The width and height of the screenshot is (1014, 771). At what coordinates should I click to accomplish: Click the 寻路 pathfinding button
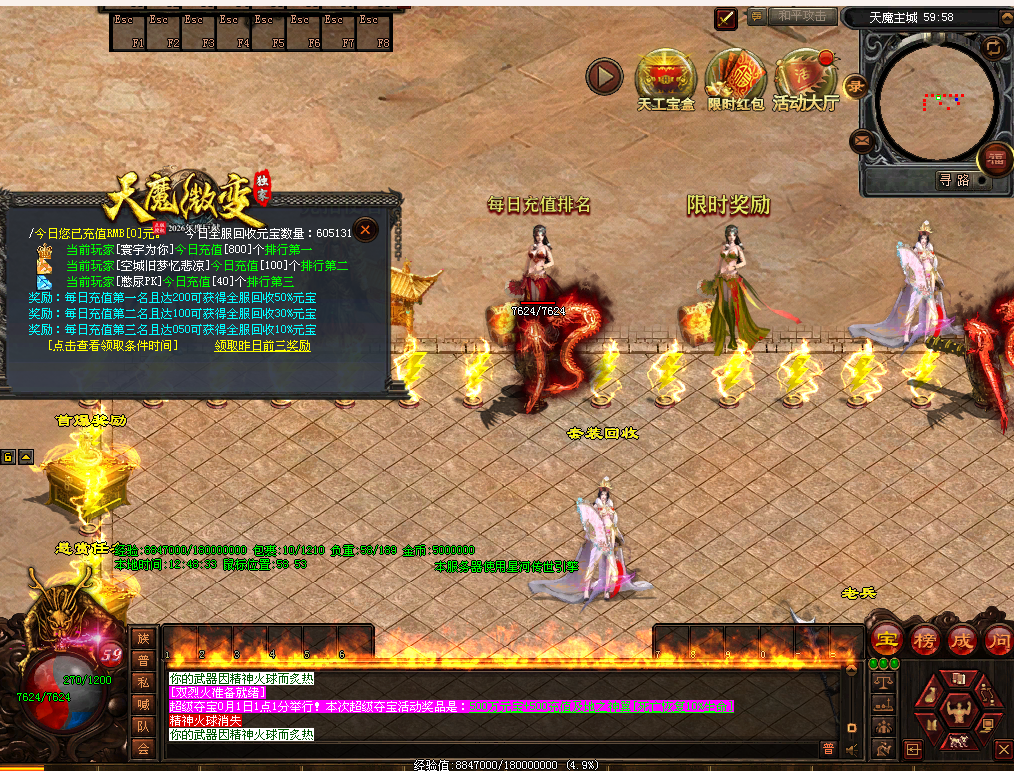pos(953,180)
